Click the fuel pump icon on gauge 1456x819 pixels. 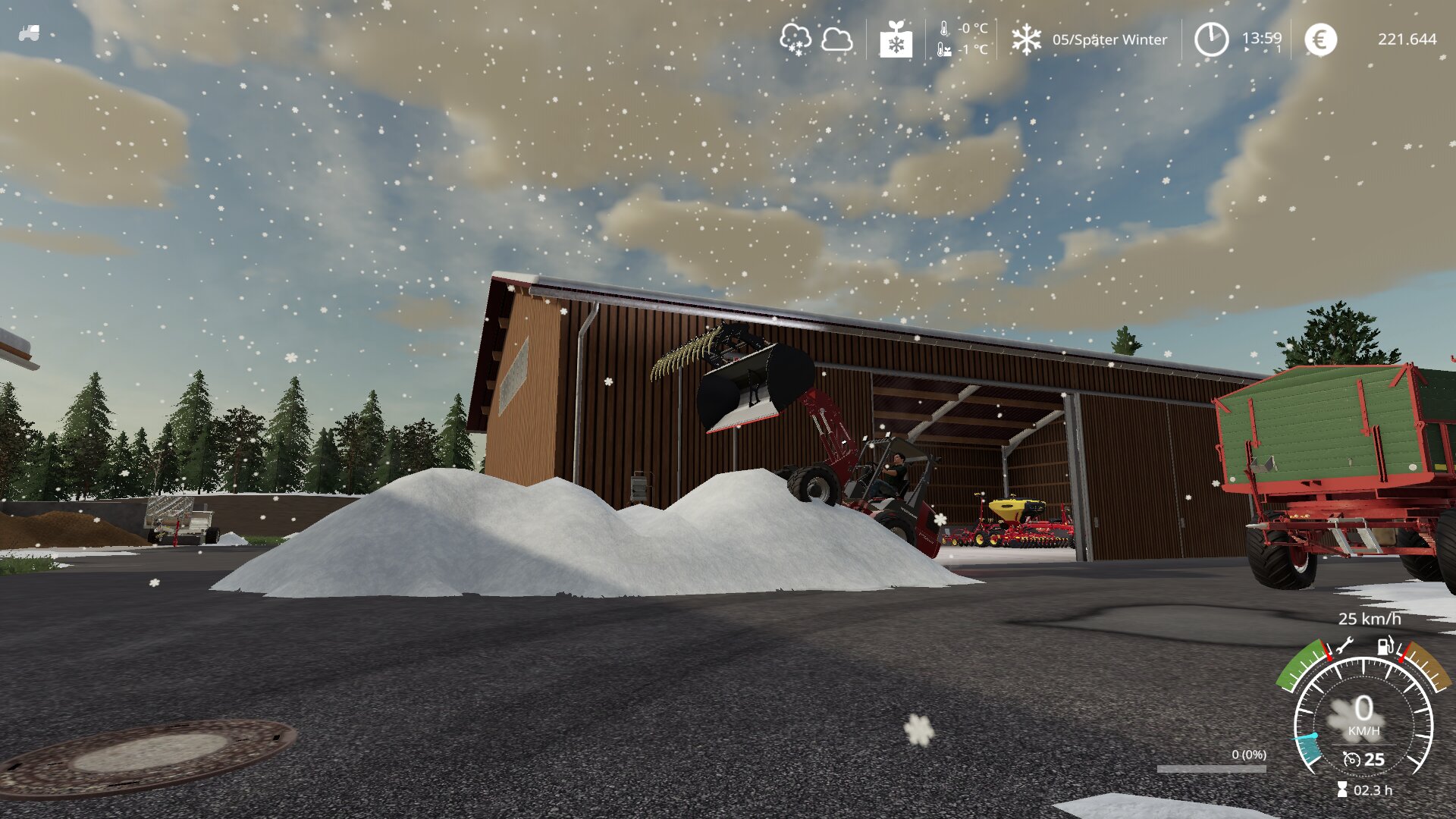1385,646
